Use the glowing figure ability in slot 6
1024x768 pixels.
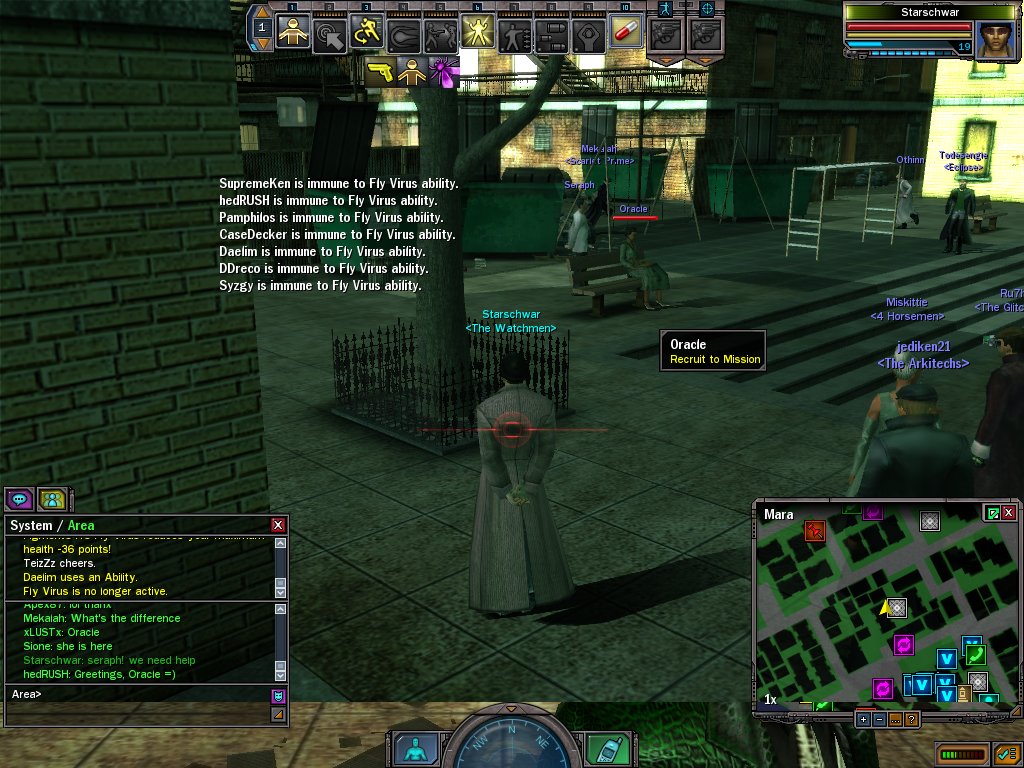coord(477,34)
